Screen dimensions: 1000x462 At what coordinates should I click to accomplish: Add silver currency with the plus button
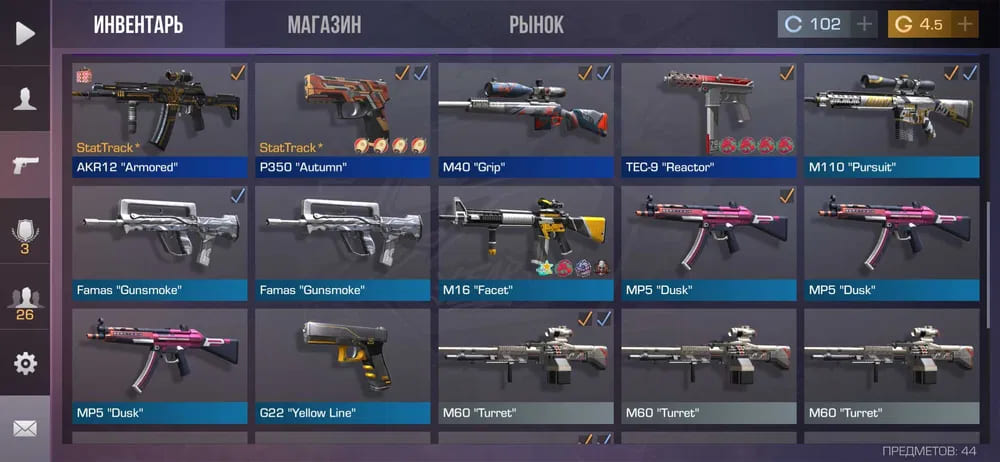point(865,24)
